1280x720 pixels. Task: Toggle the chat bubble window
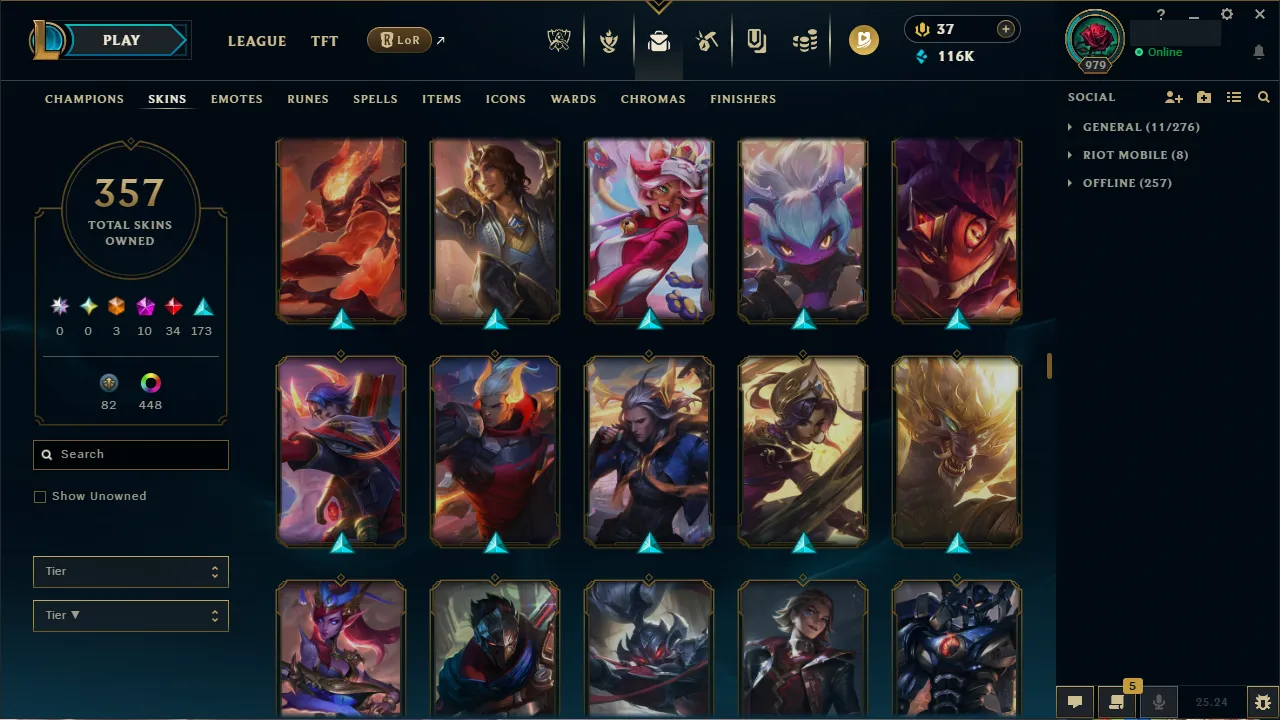(1075, 701)
